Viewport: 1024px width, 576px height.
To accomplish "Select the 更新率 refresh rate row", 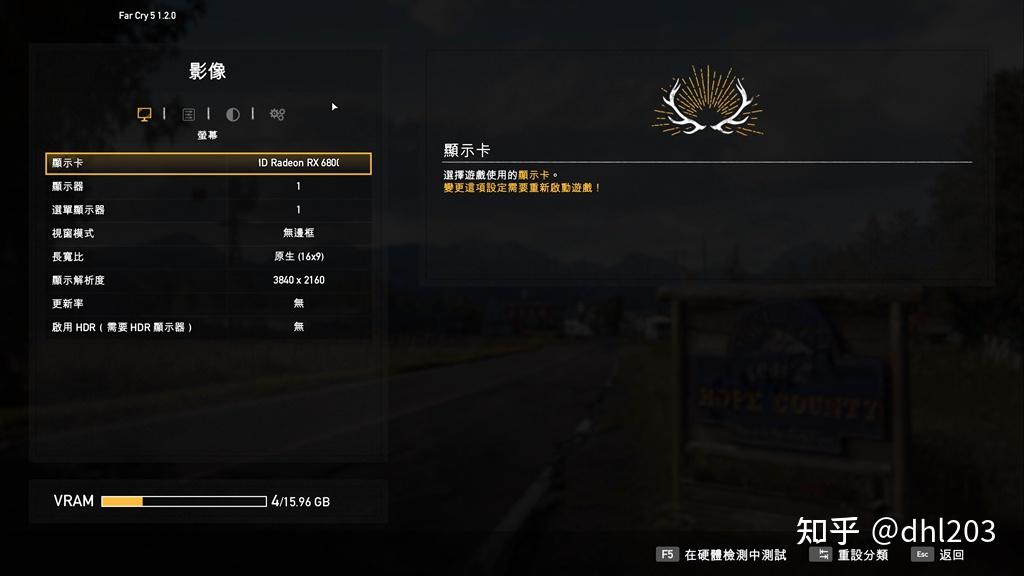I will click(208, 303).
